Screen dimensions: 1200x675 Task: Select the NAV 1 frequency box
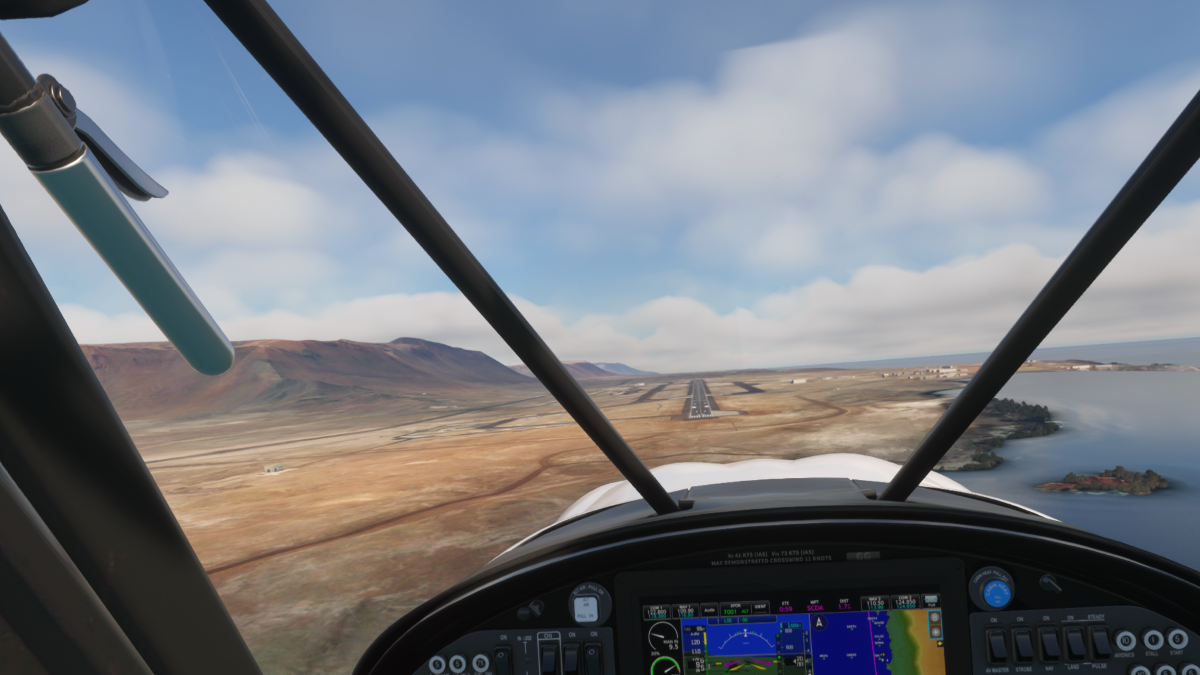tap(684, 611)
